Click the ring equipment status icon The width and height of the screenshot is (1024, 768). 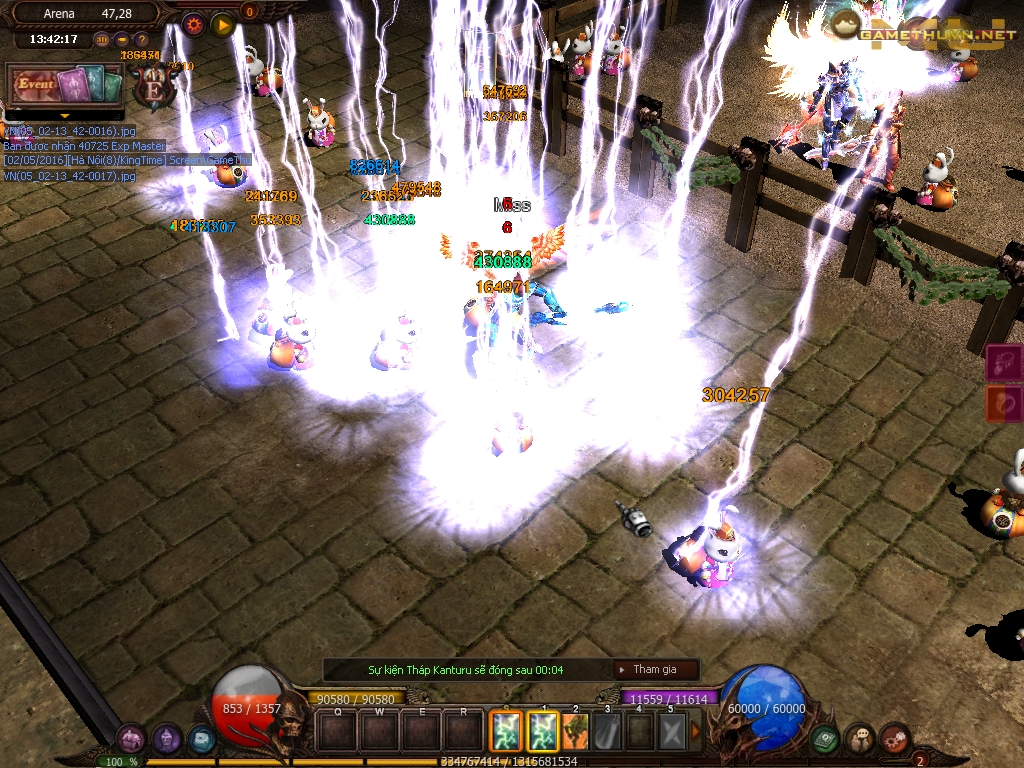1003,404
